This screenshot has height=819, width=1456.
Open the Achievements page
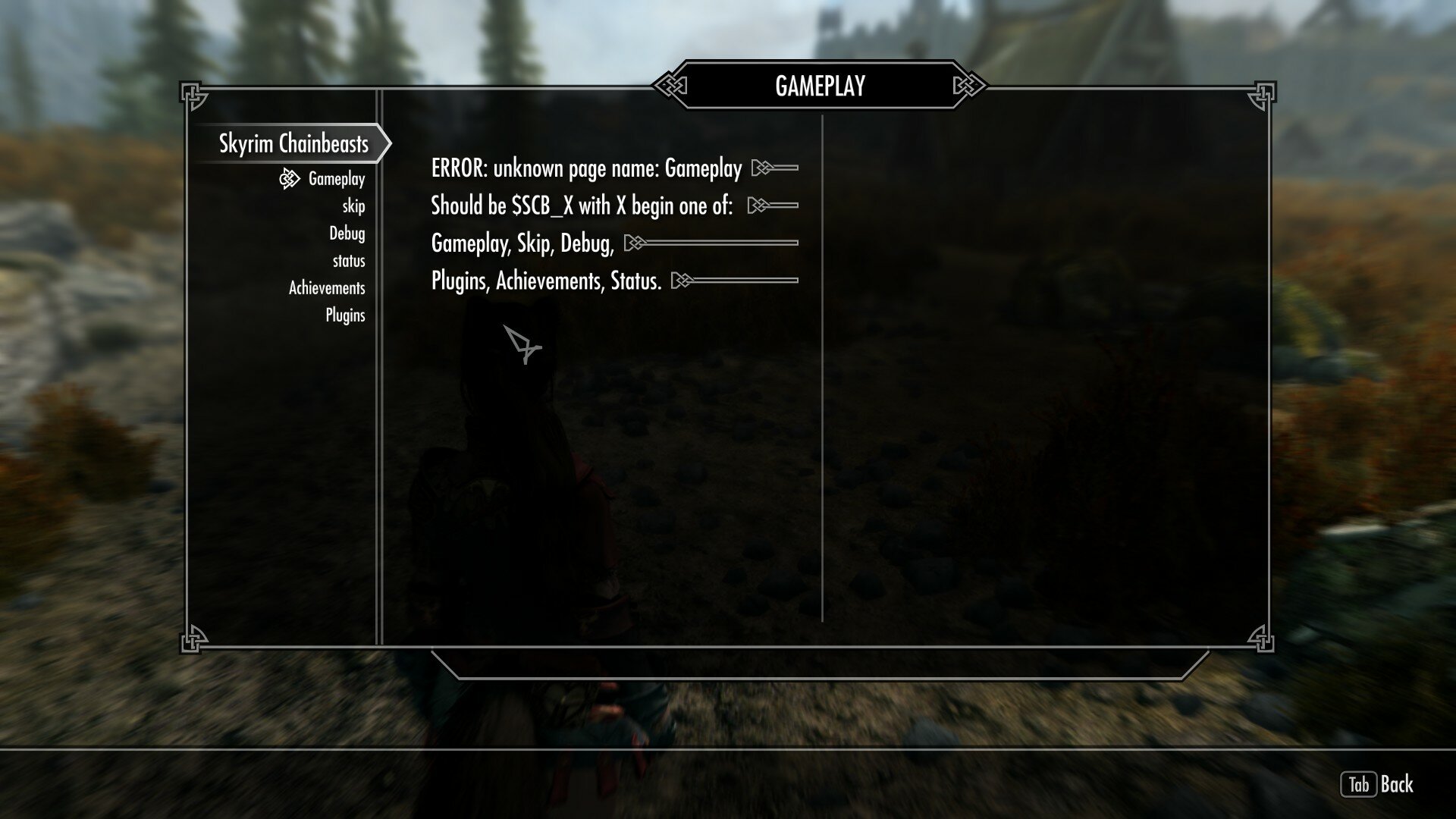point(326,288)
